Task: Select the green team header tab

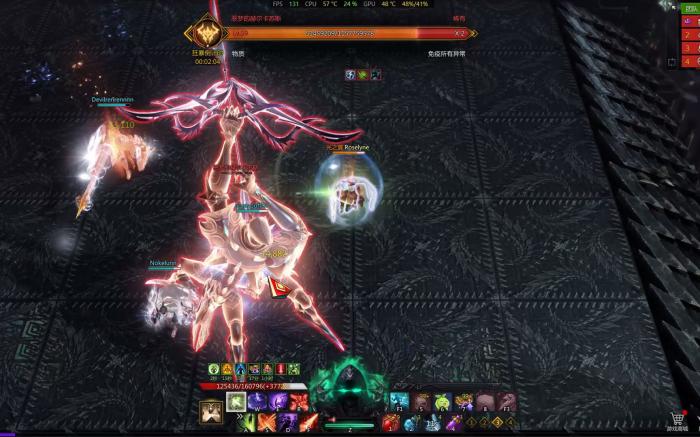Action: 690,8
